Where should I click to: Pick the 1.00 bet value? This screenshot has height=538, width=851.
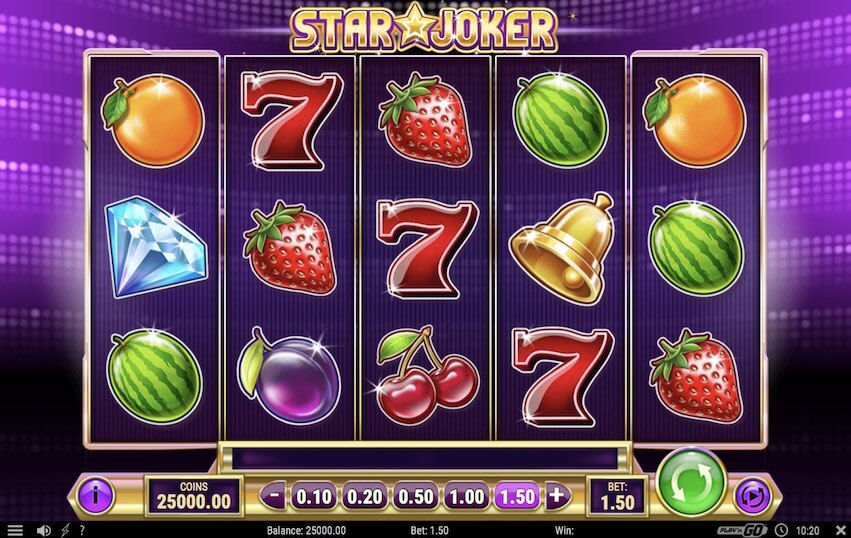click(466, 494)
